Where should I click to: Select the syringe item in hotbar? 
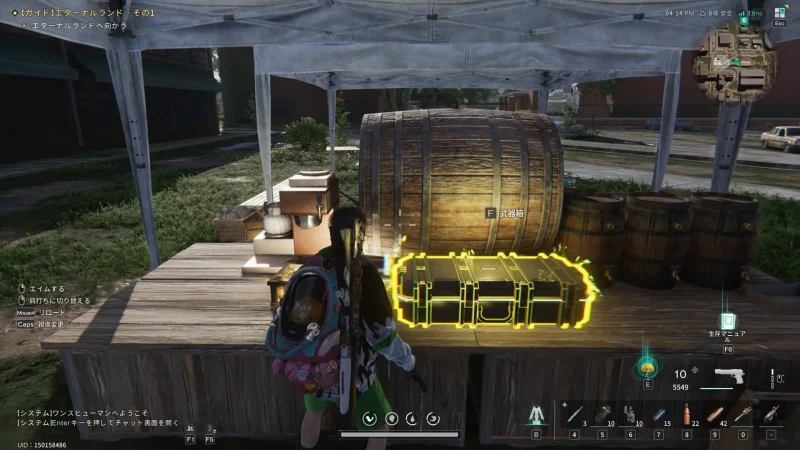click(x=574, y=413)
